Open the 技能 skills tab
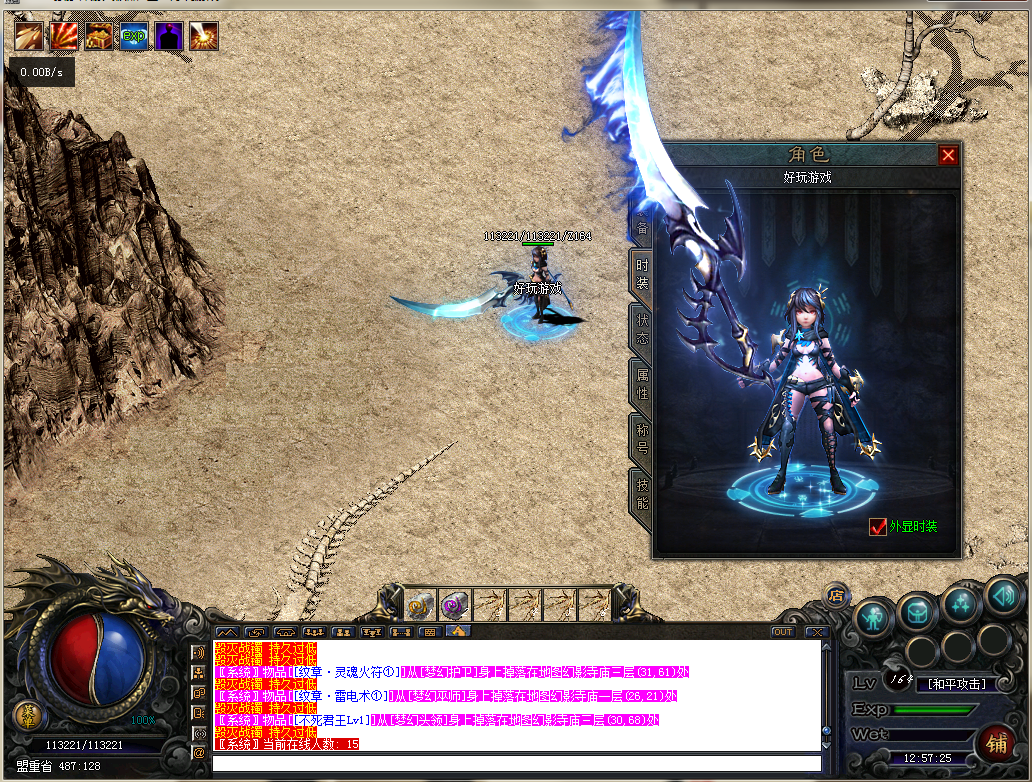The height and width of the screenshot is (782, 1032). [641, 494]
